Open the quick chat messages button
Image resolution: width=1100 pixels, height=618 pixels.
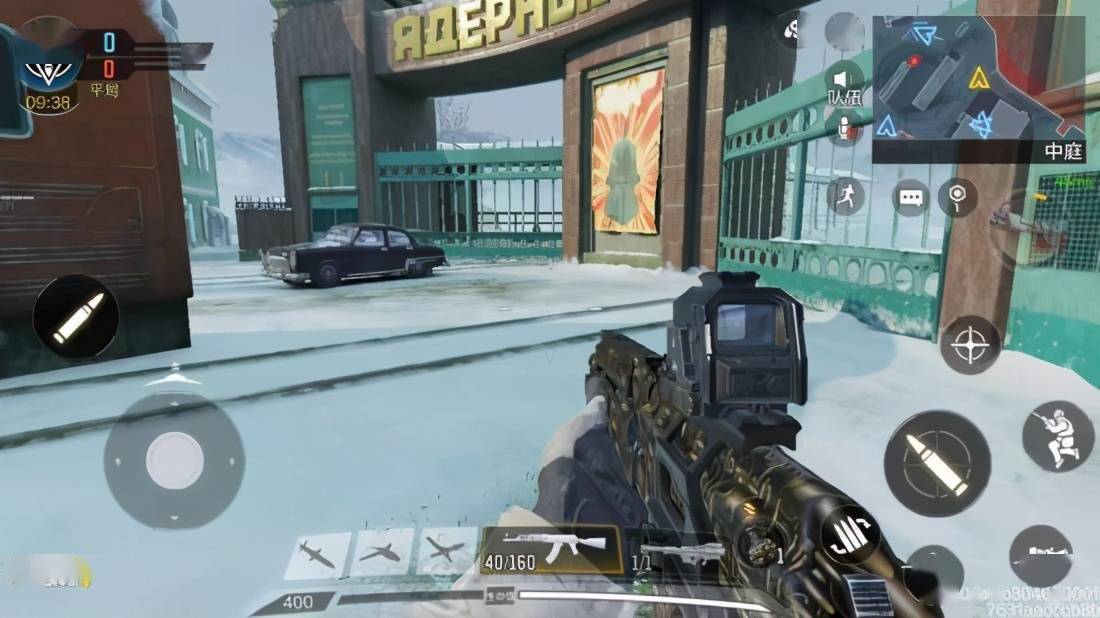click(910, 197)
